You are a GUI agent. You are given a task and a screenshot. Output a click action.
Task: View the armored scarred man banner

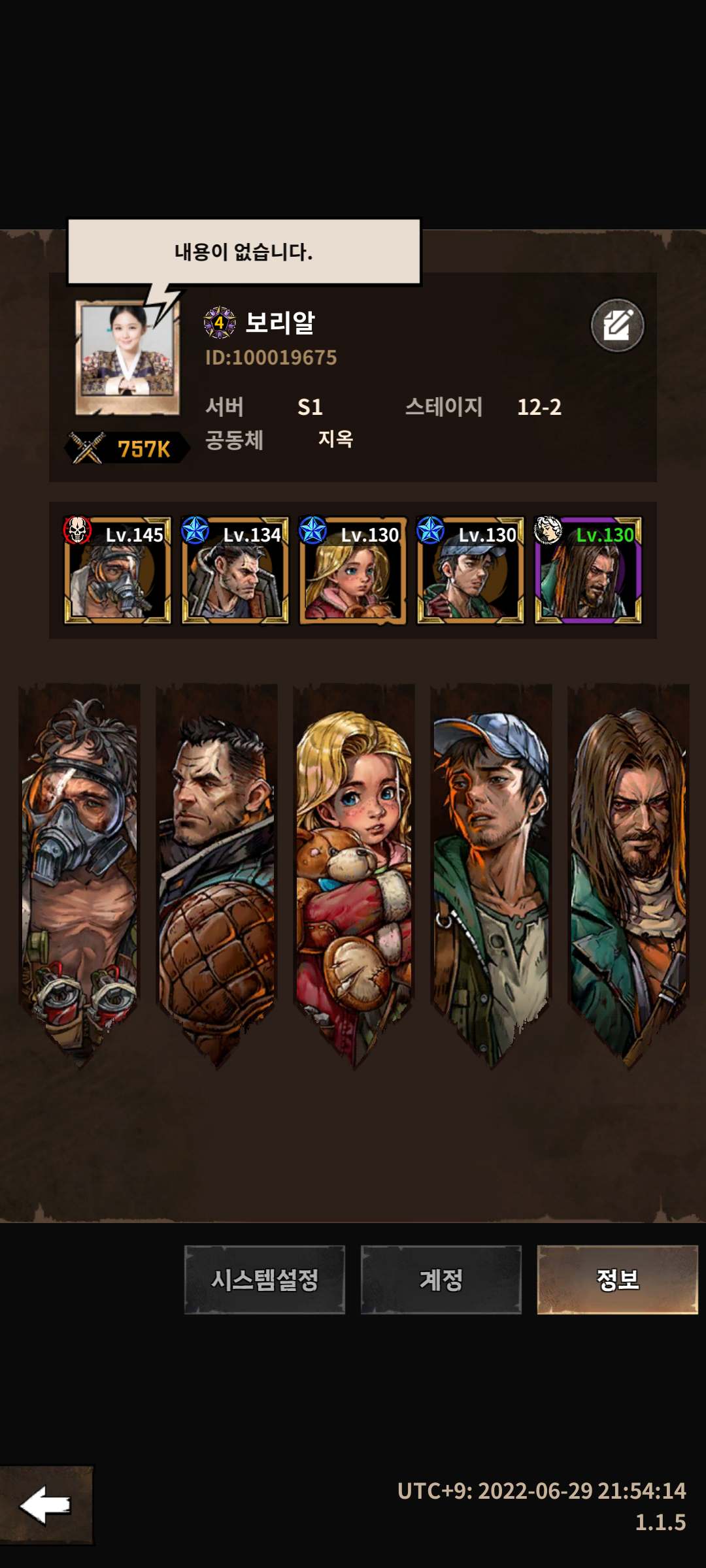tap(216, 869)
